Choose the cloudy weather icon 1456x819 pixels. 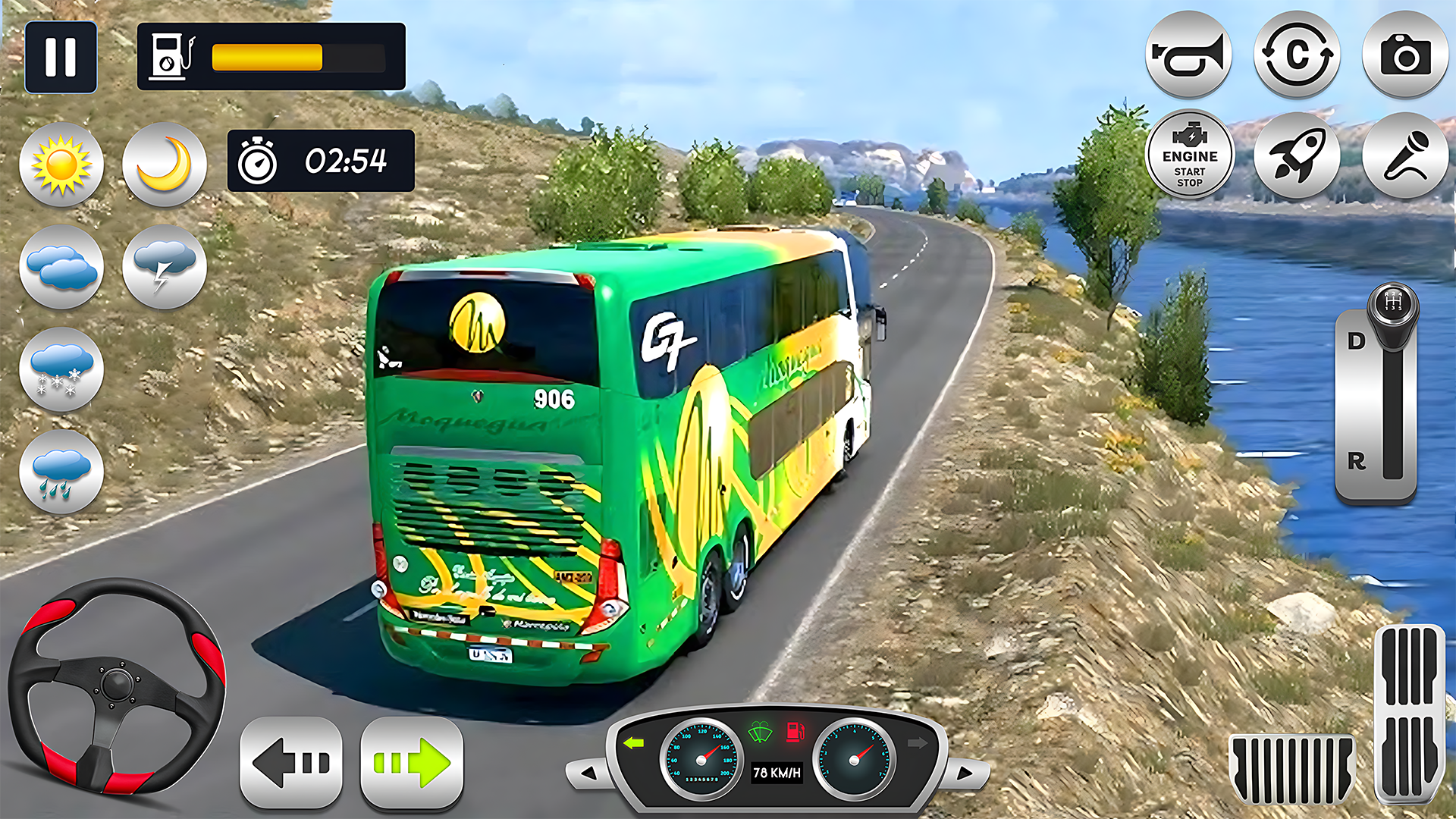click(x=61, y=267)
